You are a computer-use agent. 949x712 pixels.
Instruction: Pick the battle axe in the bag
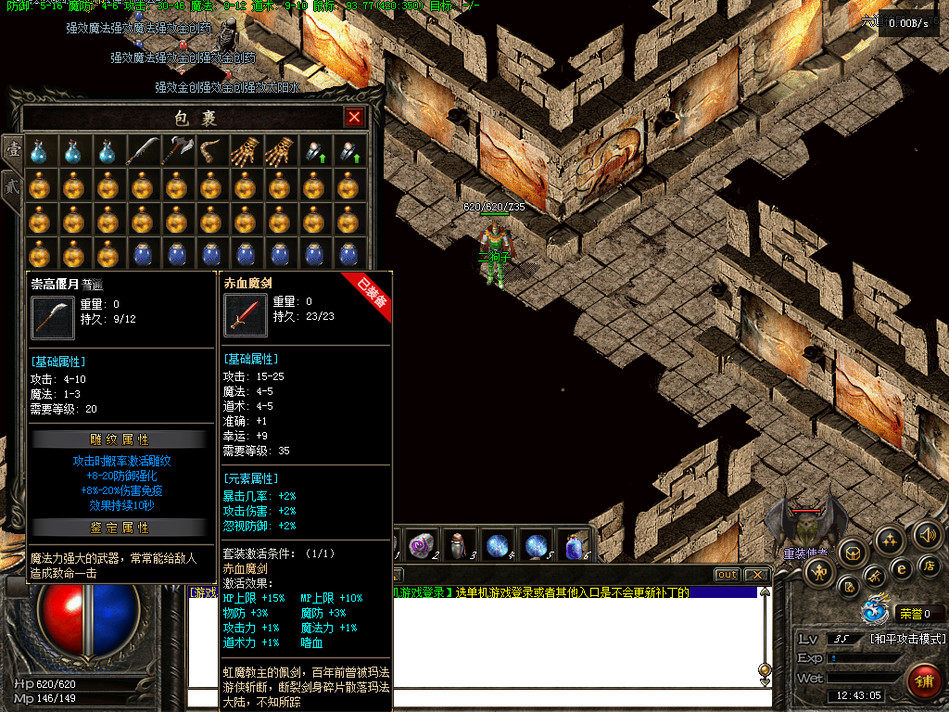pyautogui.click(x=176, y=151)
